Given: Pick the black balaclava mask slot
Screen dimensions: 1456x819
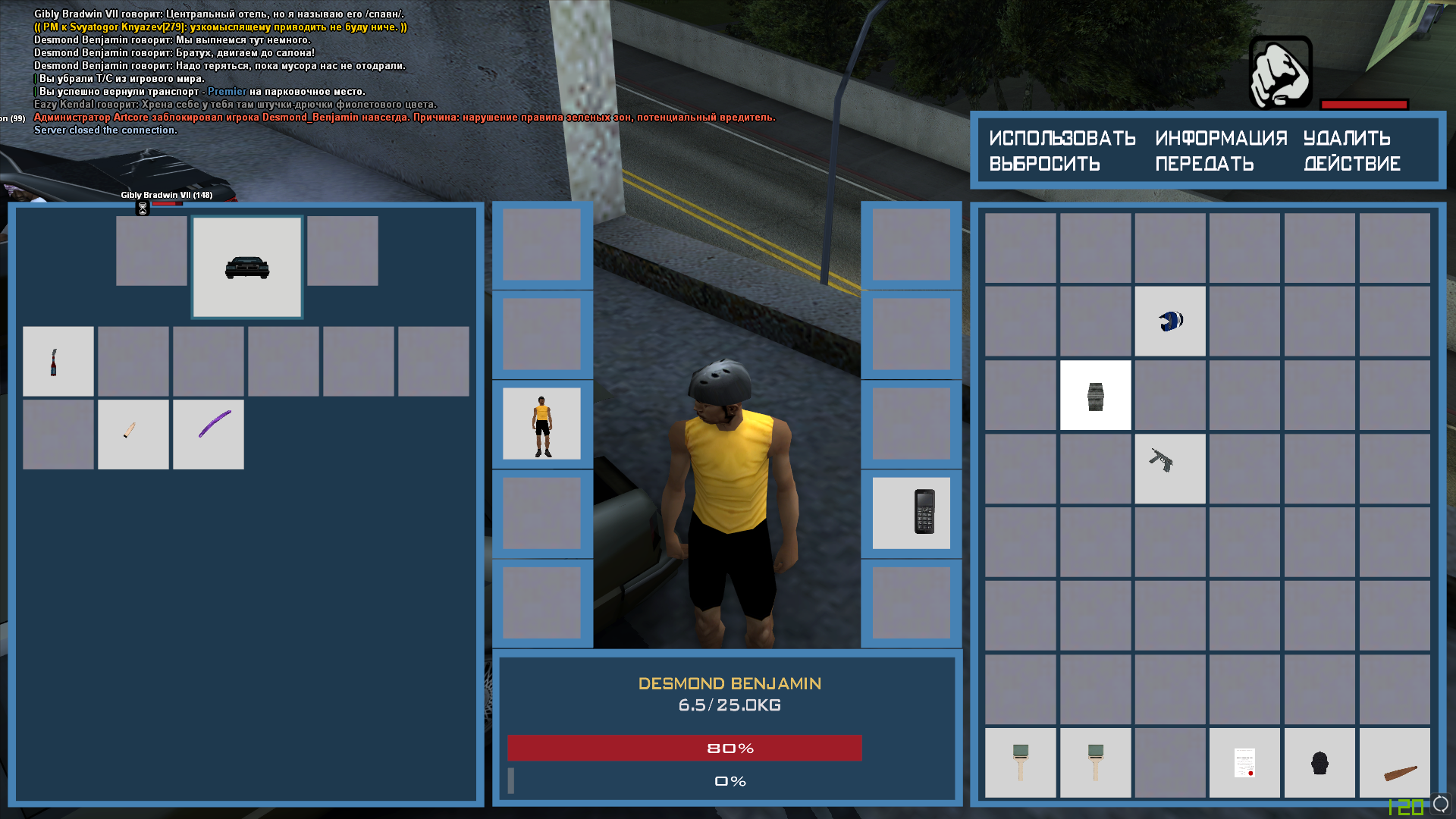Looking at the screenshot, I should 1319,762.
